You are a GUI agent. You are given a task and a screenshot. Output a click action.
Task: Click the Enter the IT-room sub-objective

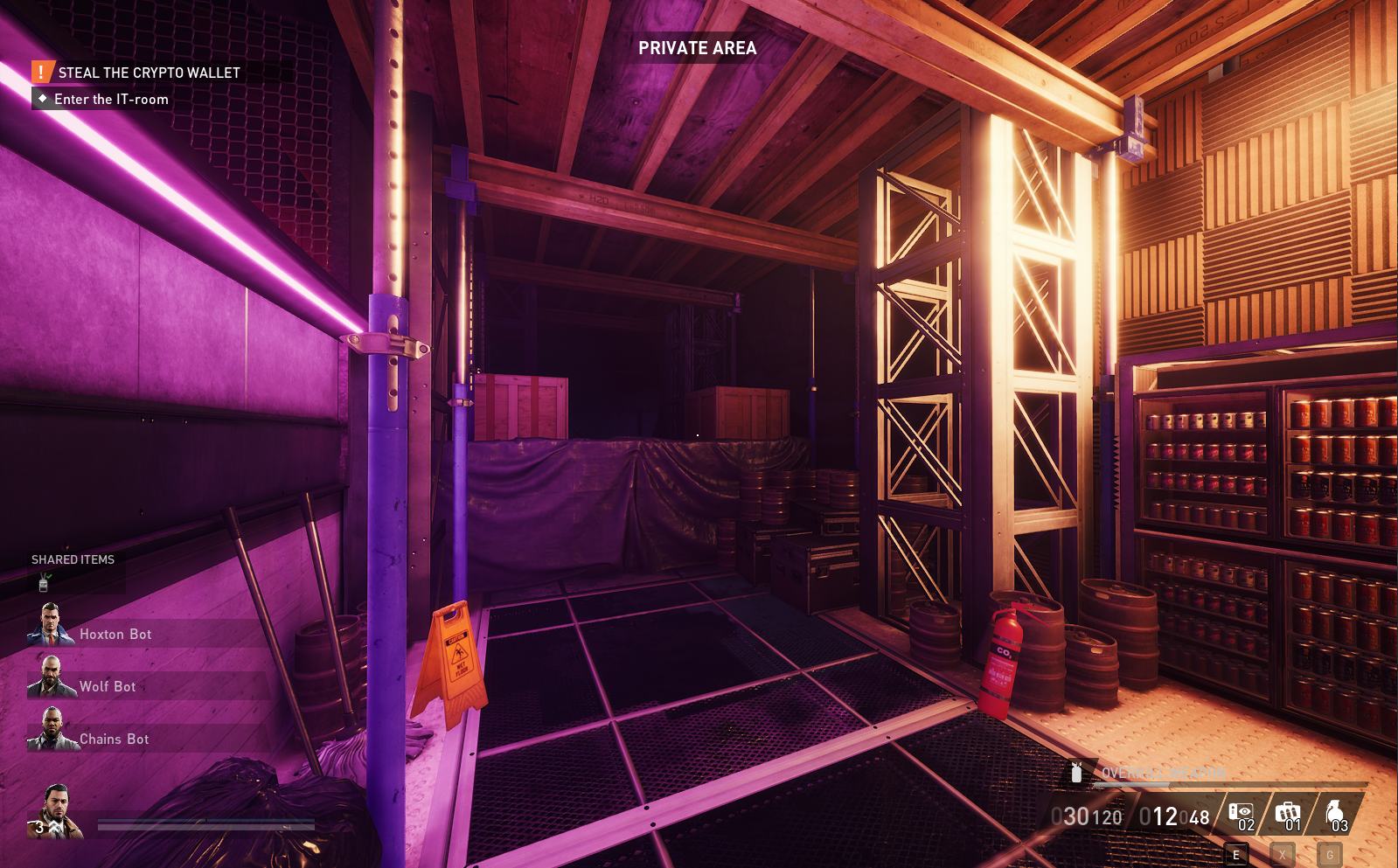111,100
